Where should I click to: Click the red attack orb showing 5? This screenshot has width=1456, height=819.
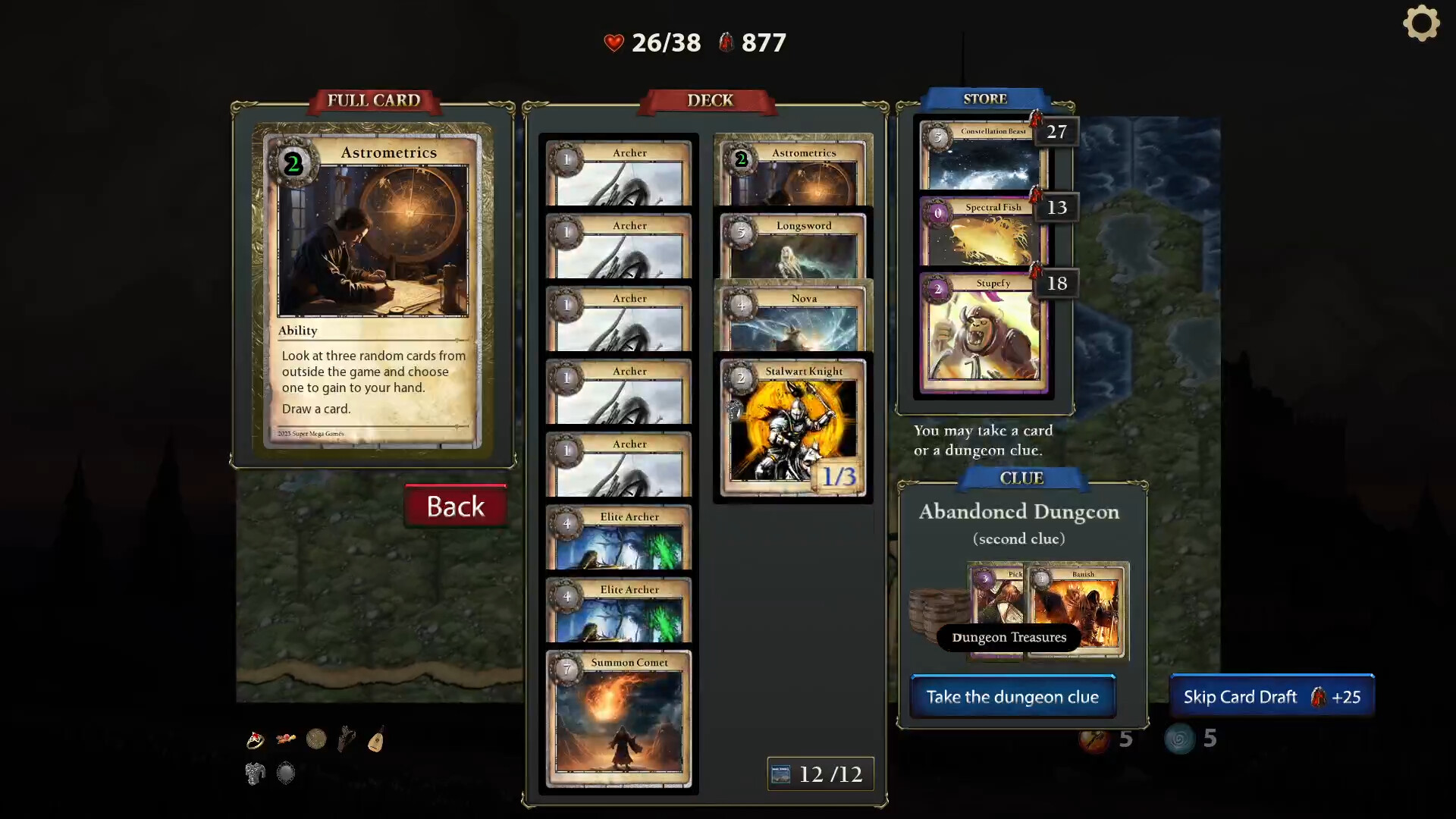pos(1094,739)
